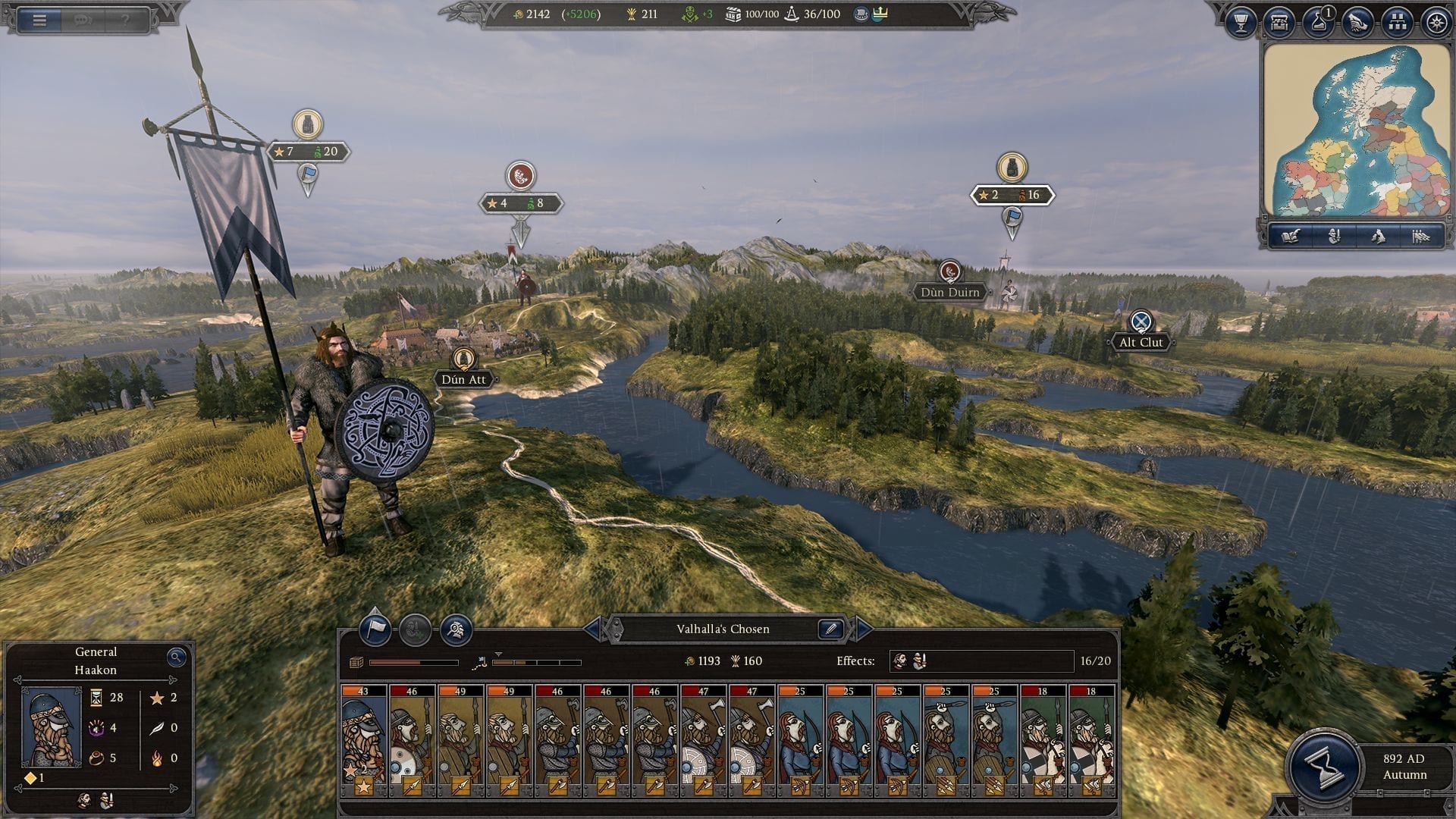The height and width of the screenshot is (819, 1456).
Task: Open the treasure chest panel
Action: (x=1279, y=23)
